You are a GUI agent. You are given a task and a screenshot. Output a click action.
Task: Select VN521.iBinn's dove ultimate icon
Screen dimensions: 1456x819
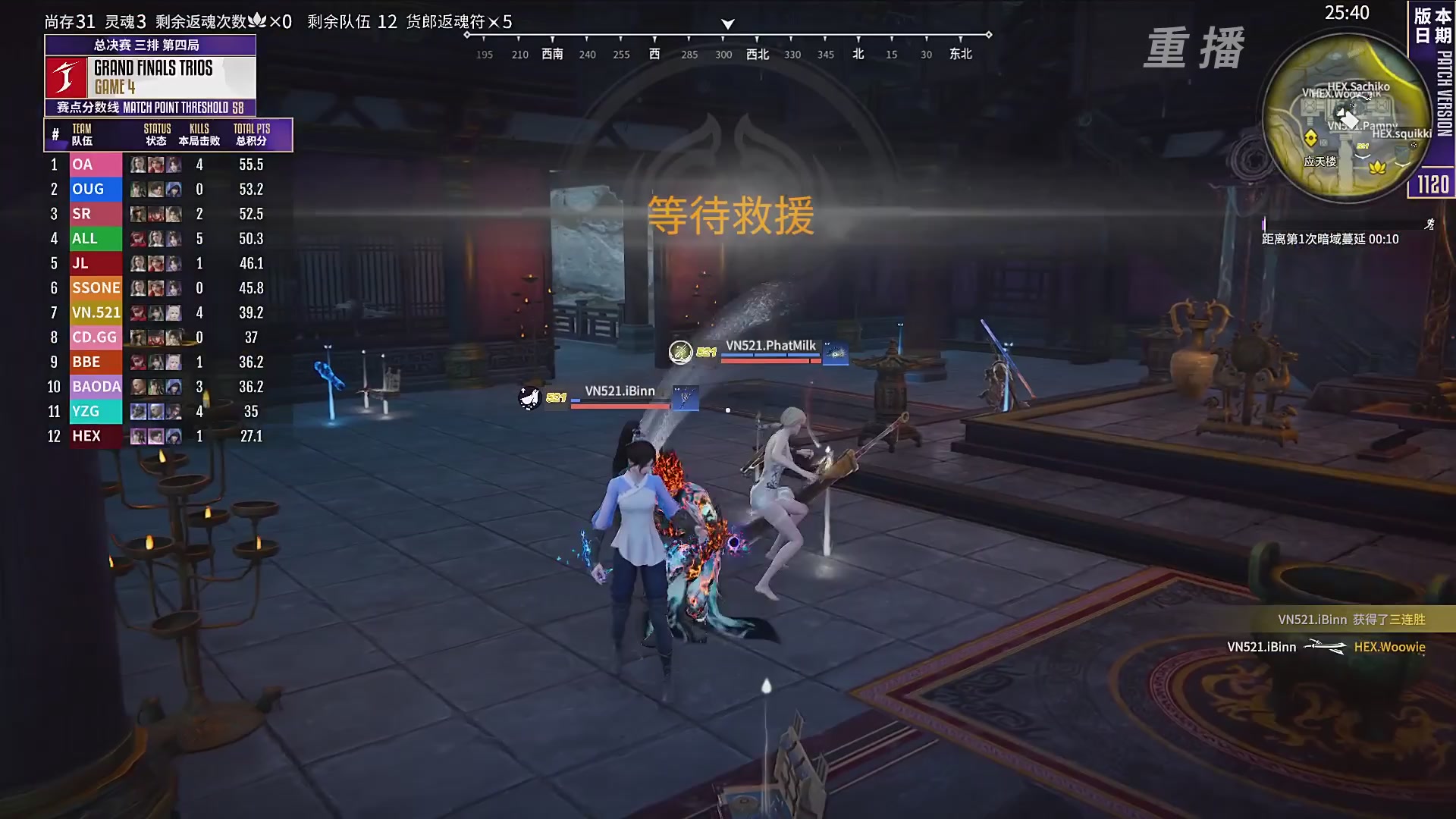coord(529,396)
